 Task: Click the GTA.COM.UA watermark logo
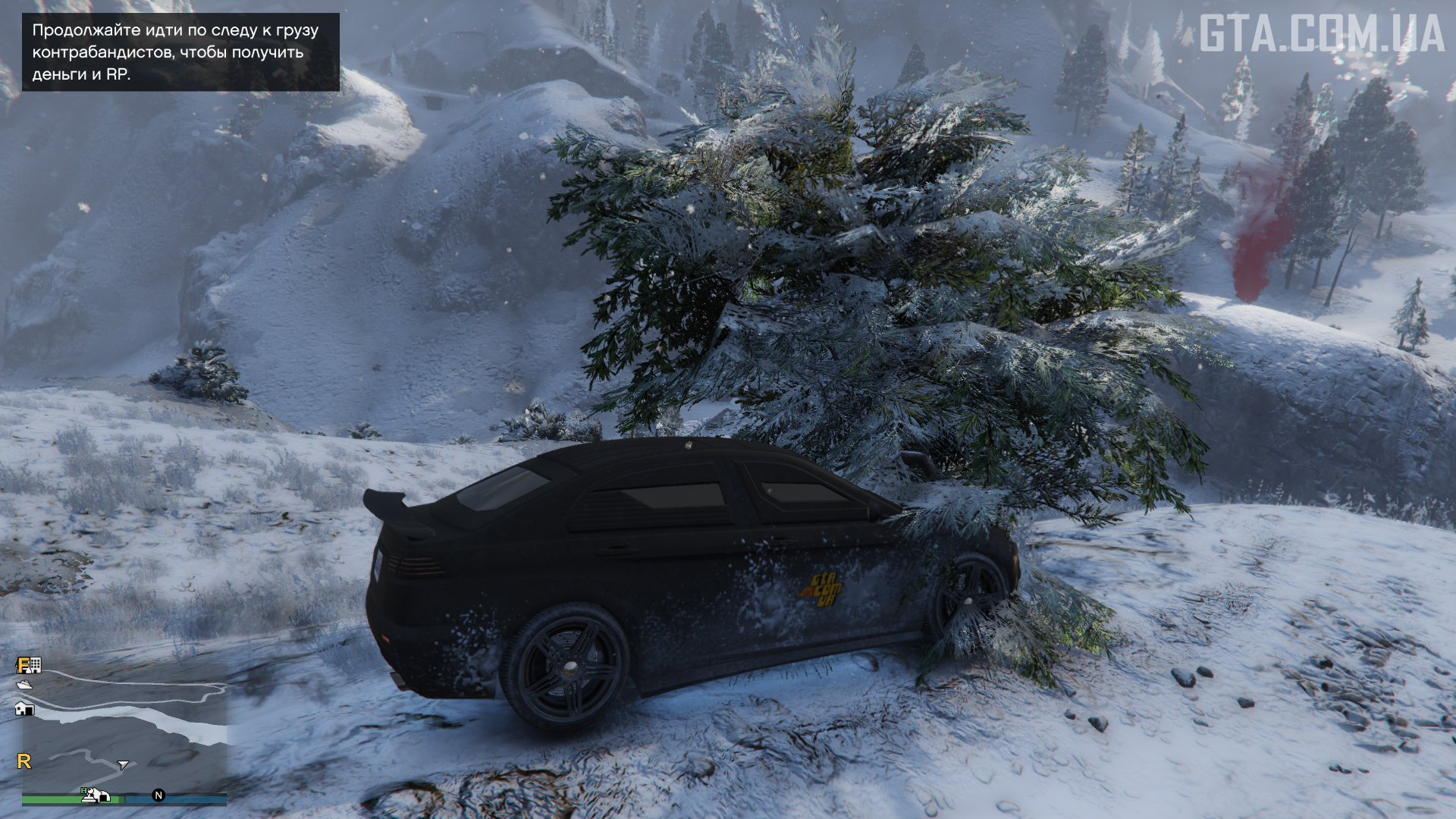(1321, 34)
